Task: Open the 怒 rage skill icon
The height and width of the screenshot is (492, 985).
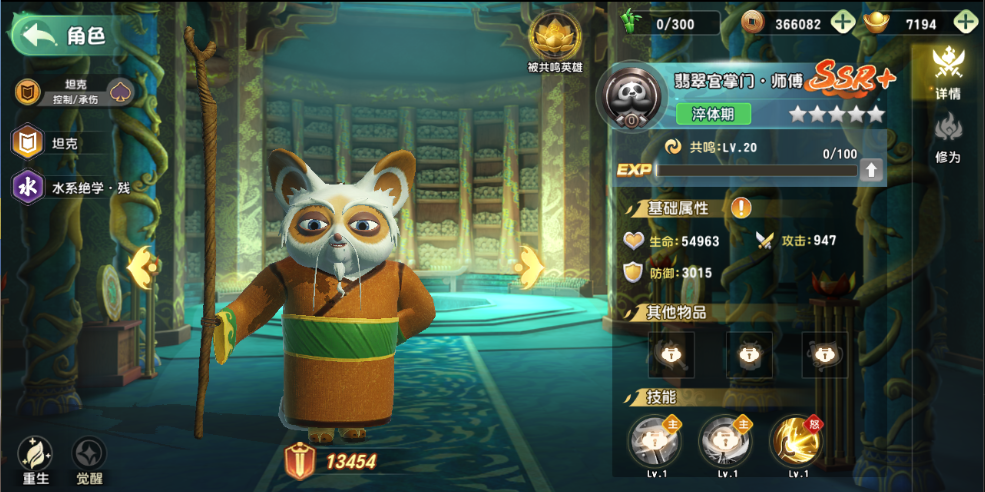Action: click(796, 441)
